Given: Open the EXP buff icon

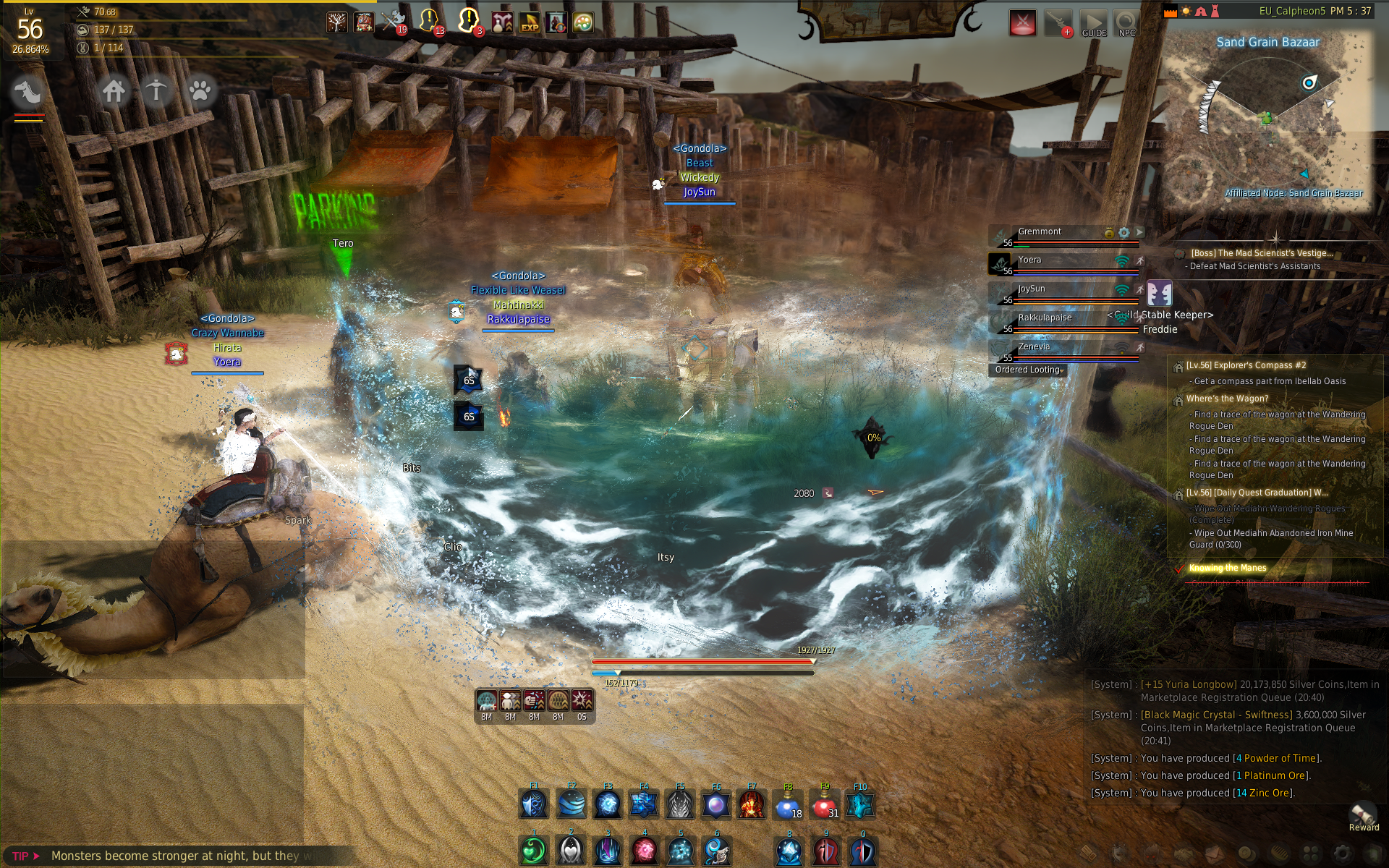Looking at the screenshot, I should coord(530,22).
